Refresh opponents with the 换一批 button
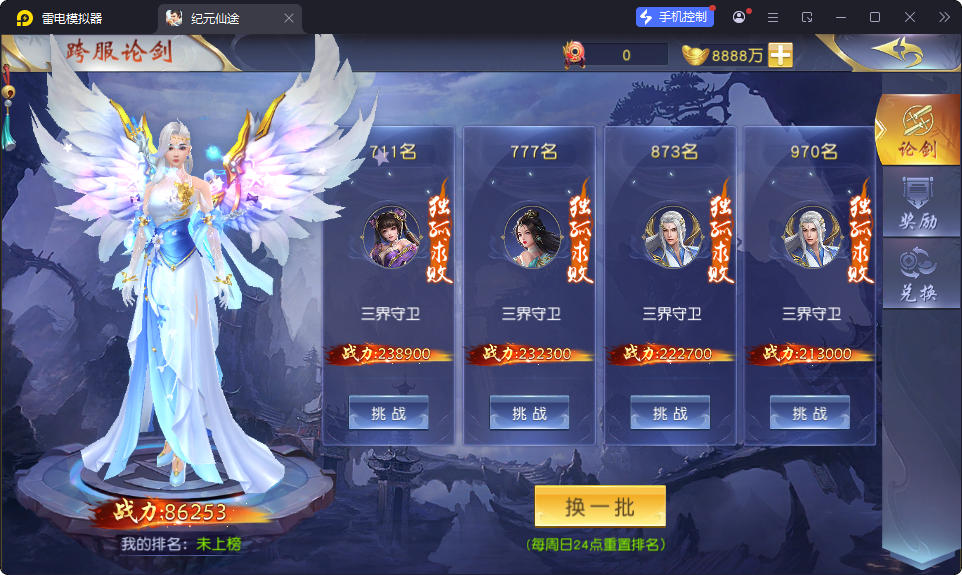962x575 pixels. point(600,507)
